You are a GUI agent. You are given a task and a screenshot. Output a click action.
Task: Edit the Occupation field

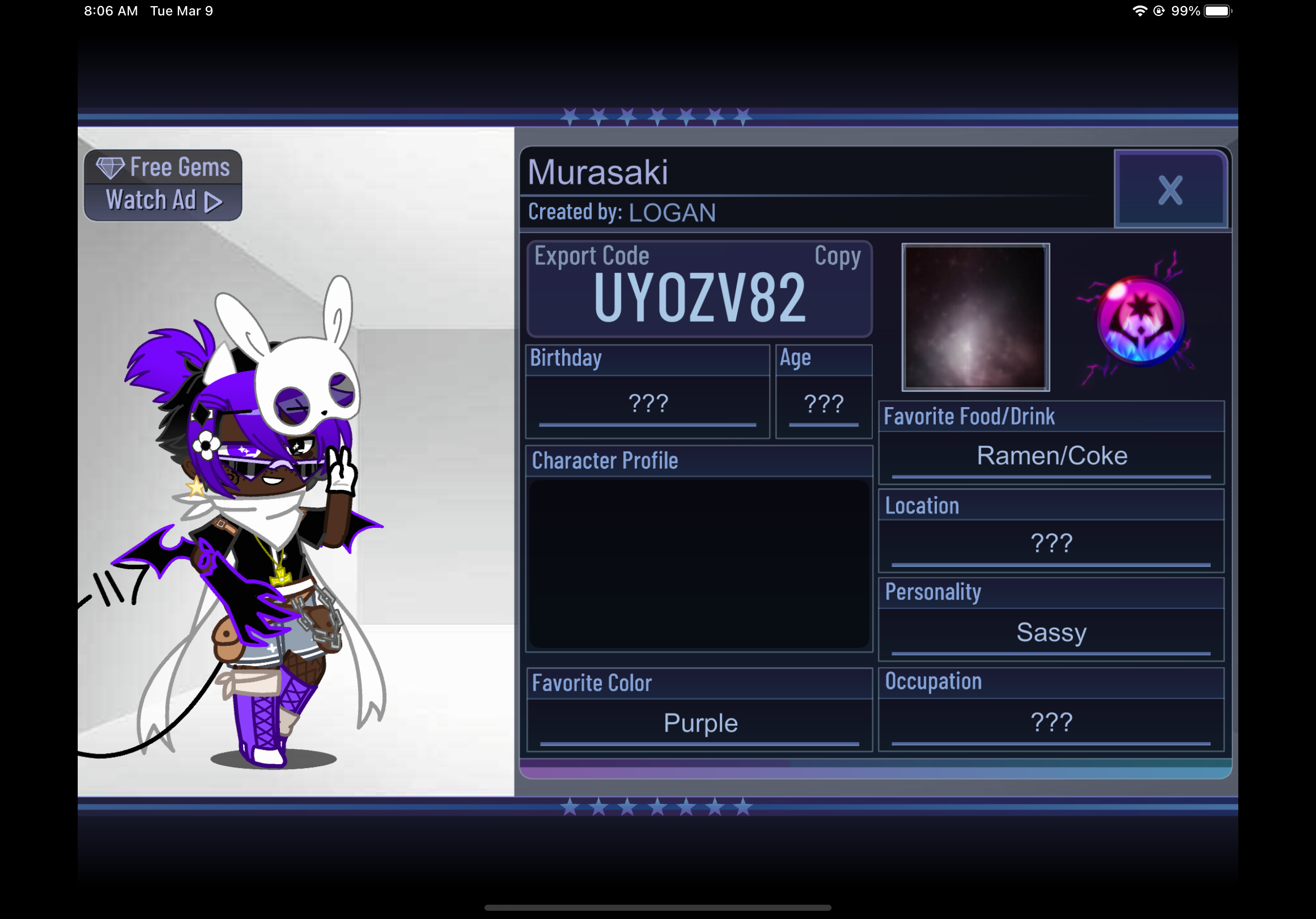(x=1051, y=722)
